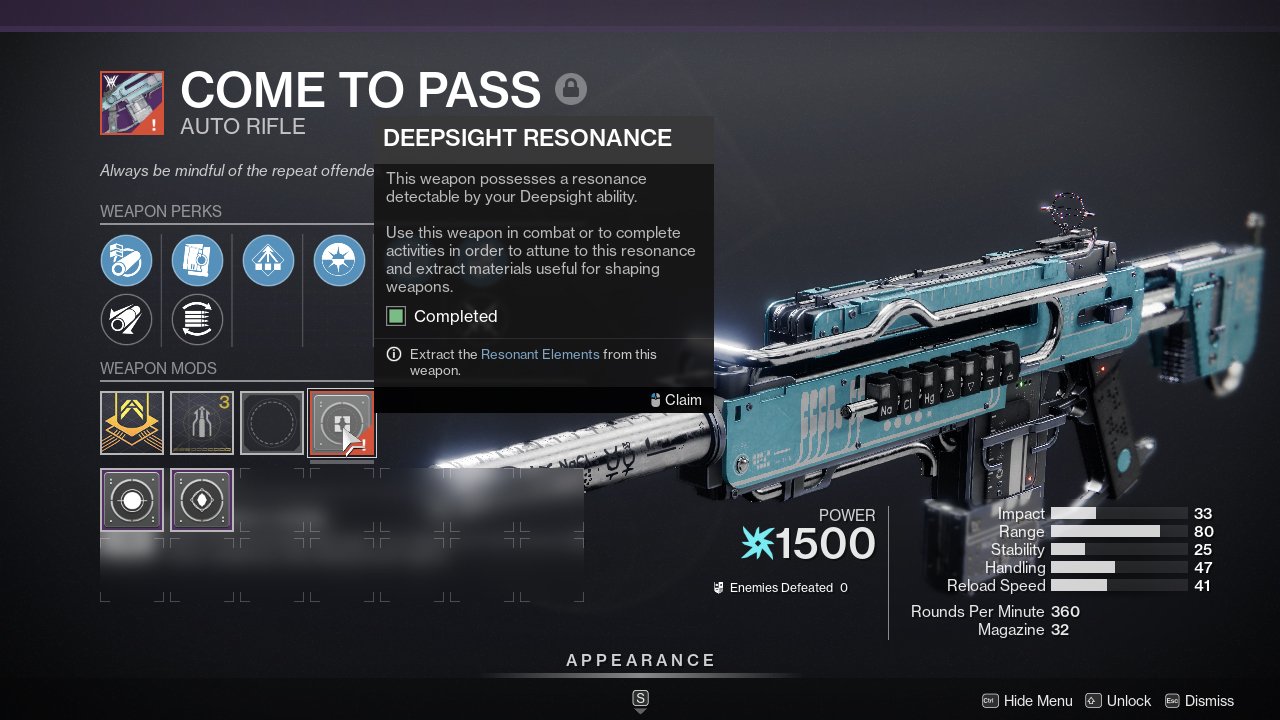Switch to the unselected lower barrel perk
The width and height of the screenshot is (1280, 720).
(126, 320)
